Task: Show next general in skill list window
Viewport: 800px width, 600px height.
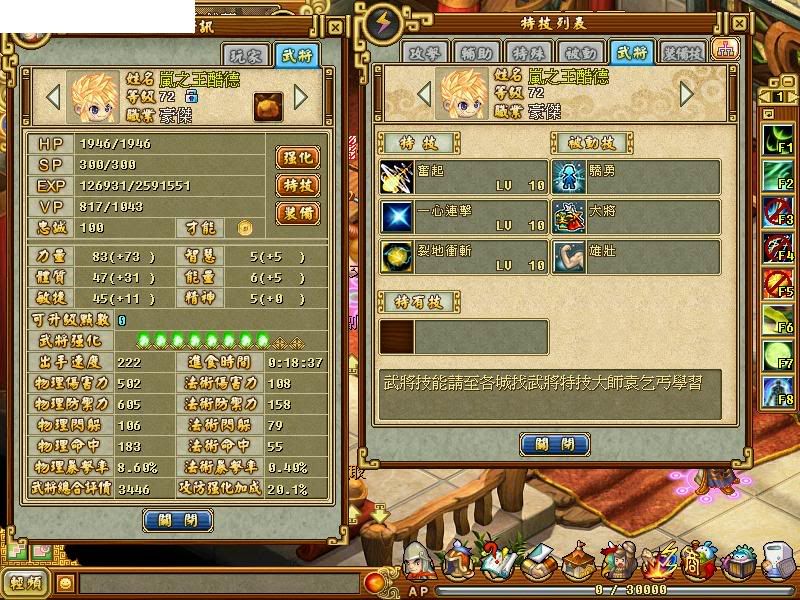Action: tap(686, 94)
